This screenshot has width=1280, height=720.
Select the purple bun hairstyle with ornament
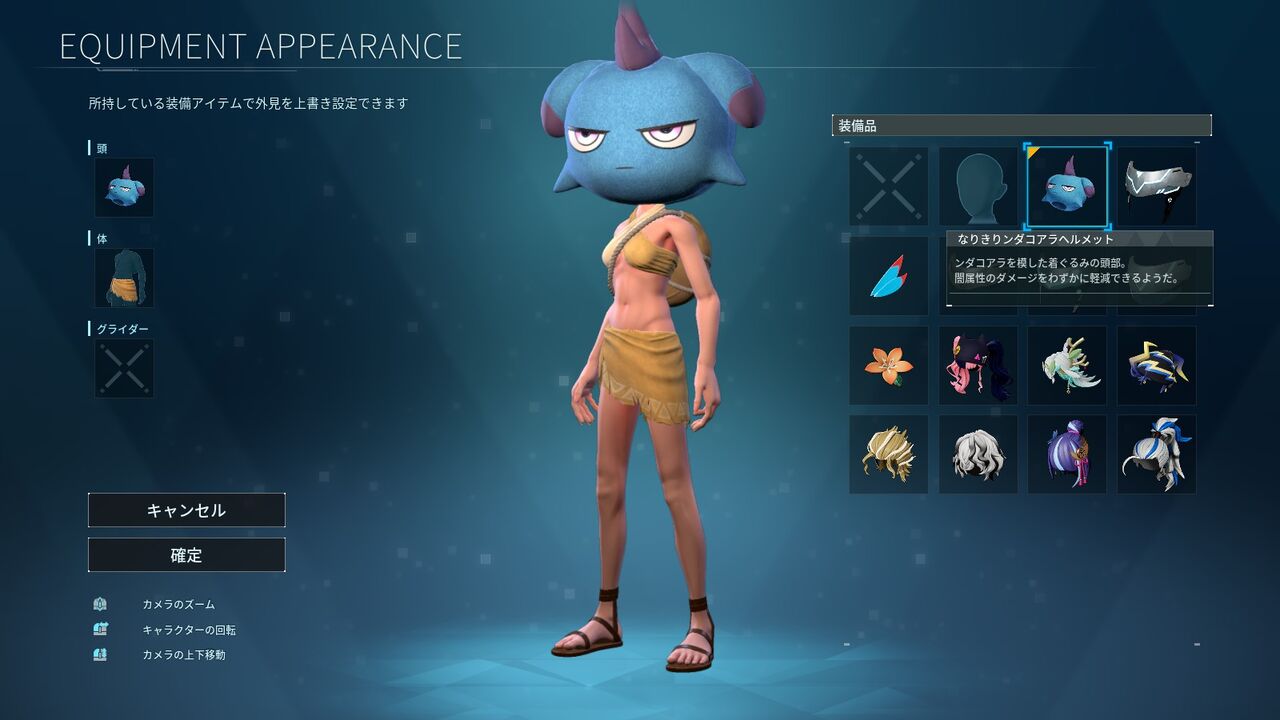(x=1067, y=454)
